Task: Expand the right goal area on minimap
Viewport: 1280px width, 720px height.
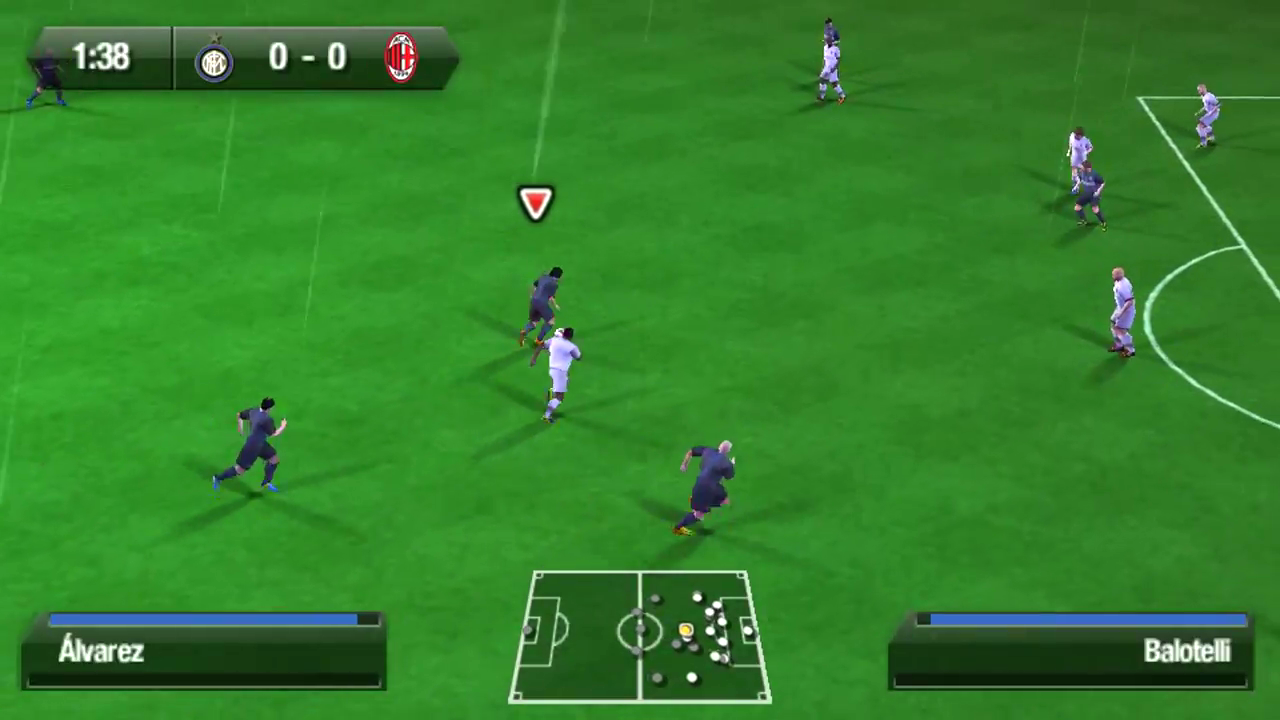Action: tap(747, 632)
